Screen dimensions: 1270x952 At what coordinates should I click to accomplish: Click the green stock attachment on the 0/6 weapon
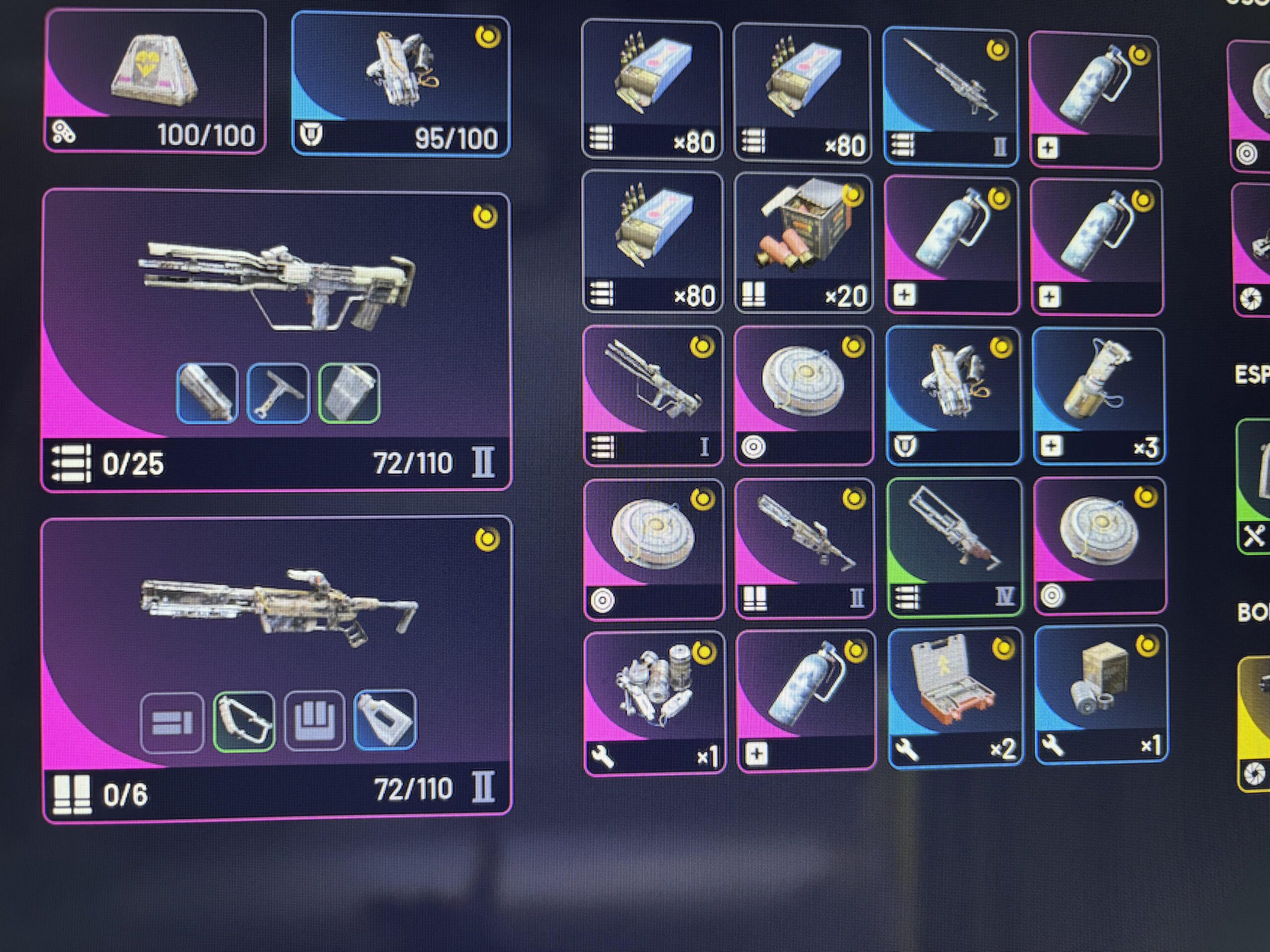[x=244, y=721]
